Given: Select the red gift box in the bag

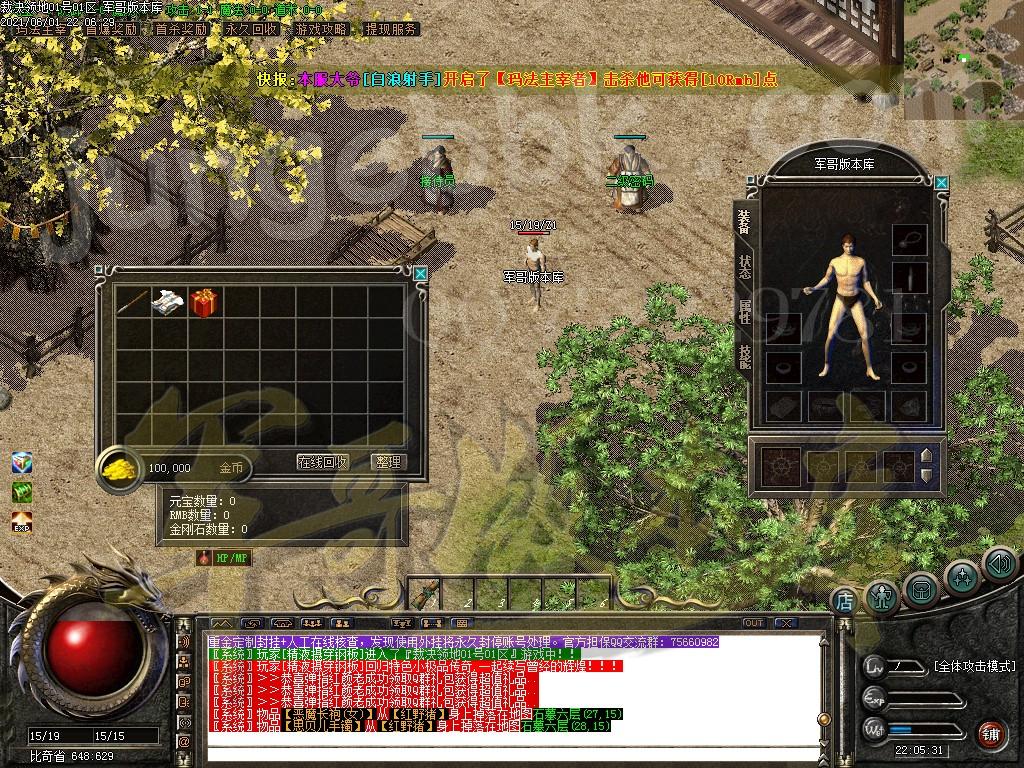Looking at the screenshot, I should 204,303.
